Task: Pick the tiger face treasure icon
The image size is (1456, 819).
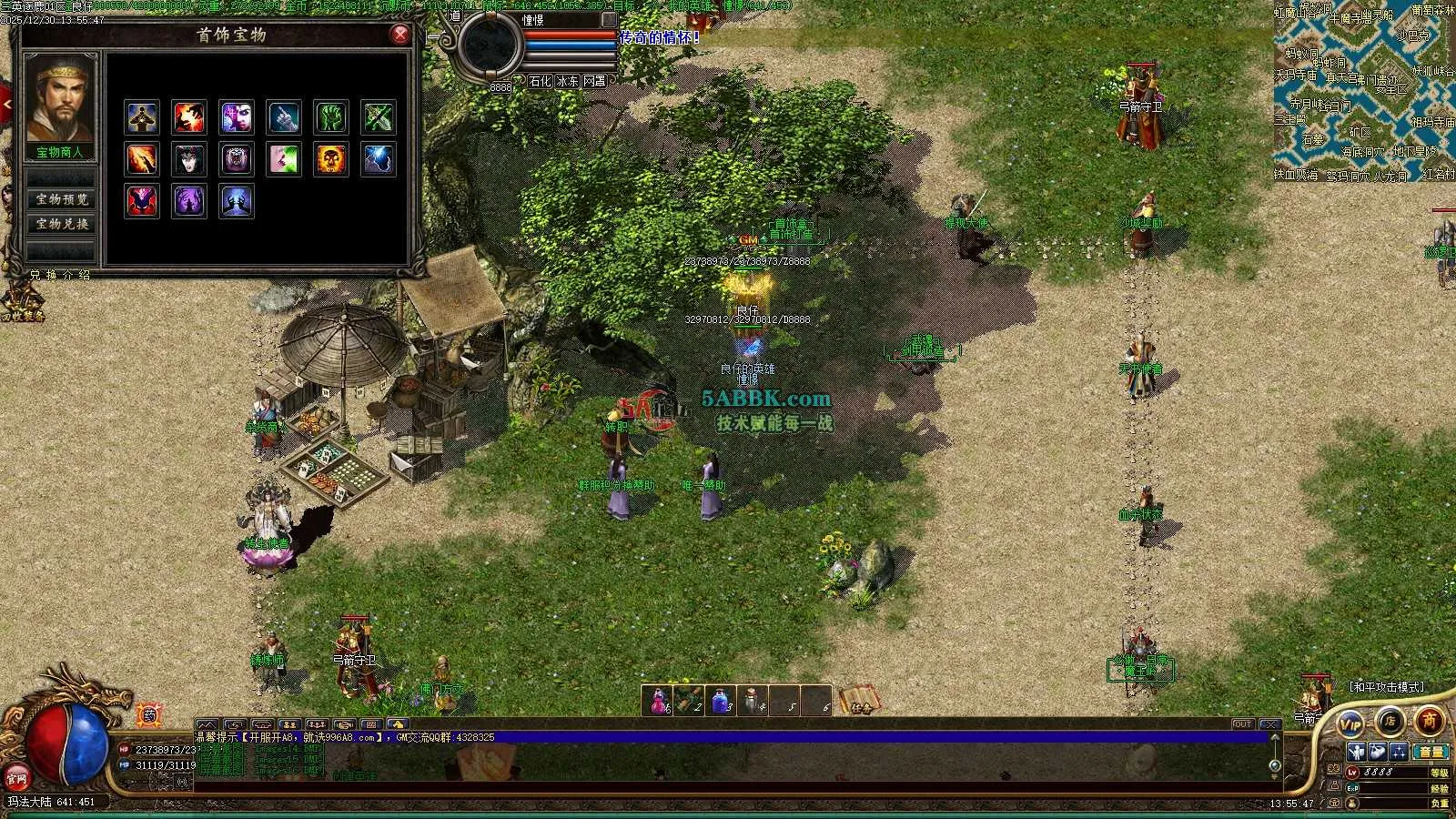Action: [x=237, y=159]
